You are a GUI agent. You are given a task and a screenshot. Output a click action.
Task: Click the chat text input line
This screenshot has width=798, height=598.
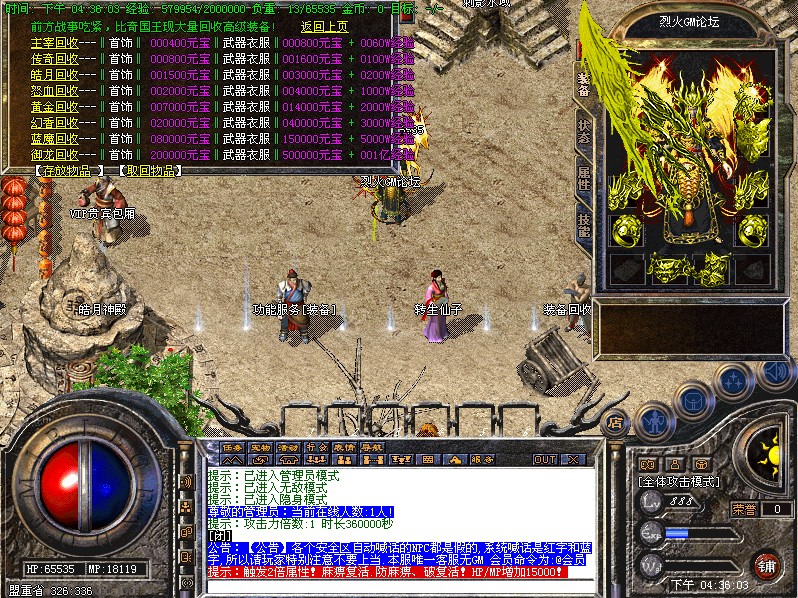[x=400, y=535]
